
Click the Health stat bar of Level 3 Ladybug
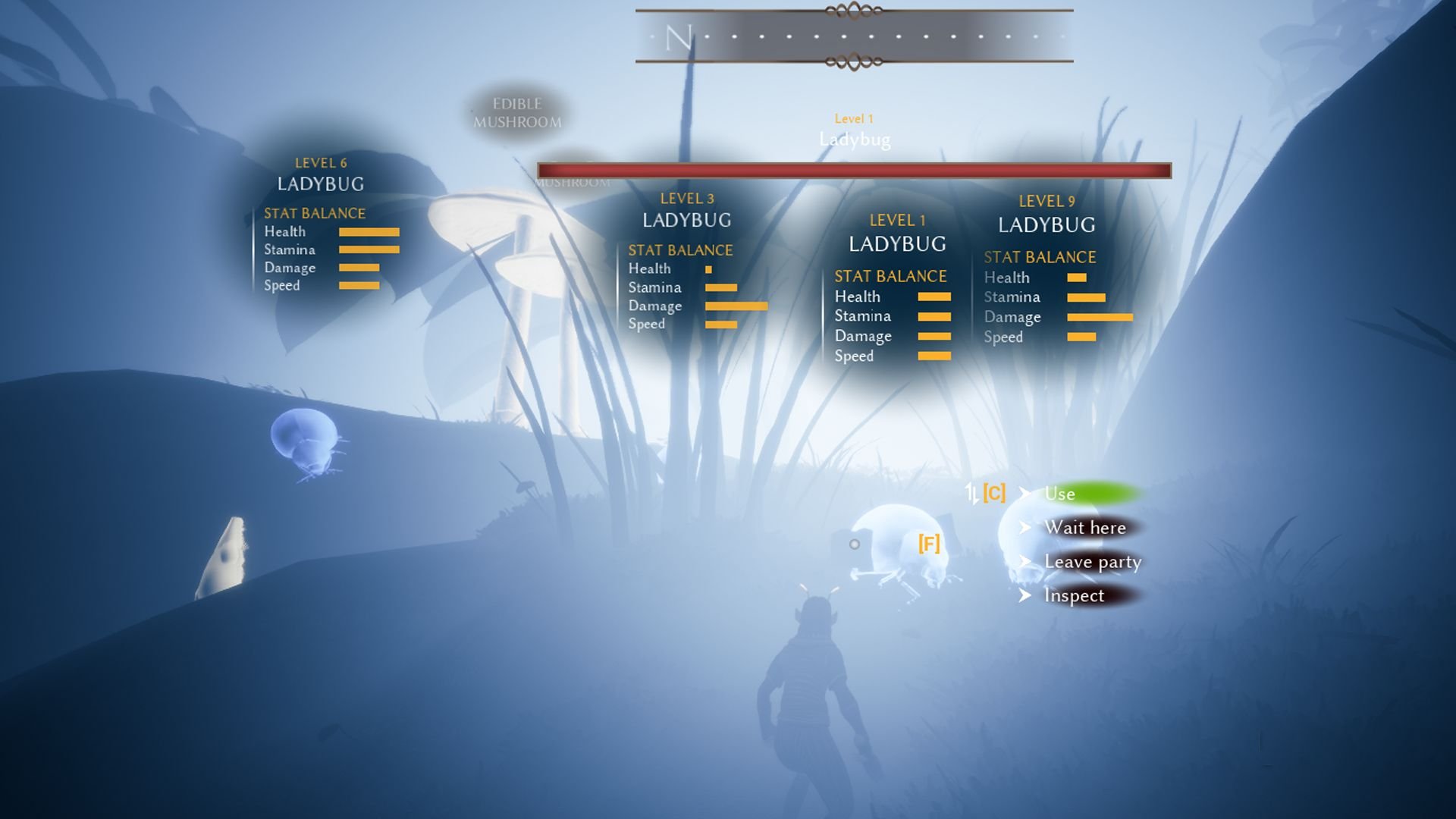[x=708, y=269]
